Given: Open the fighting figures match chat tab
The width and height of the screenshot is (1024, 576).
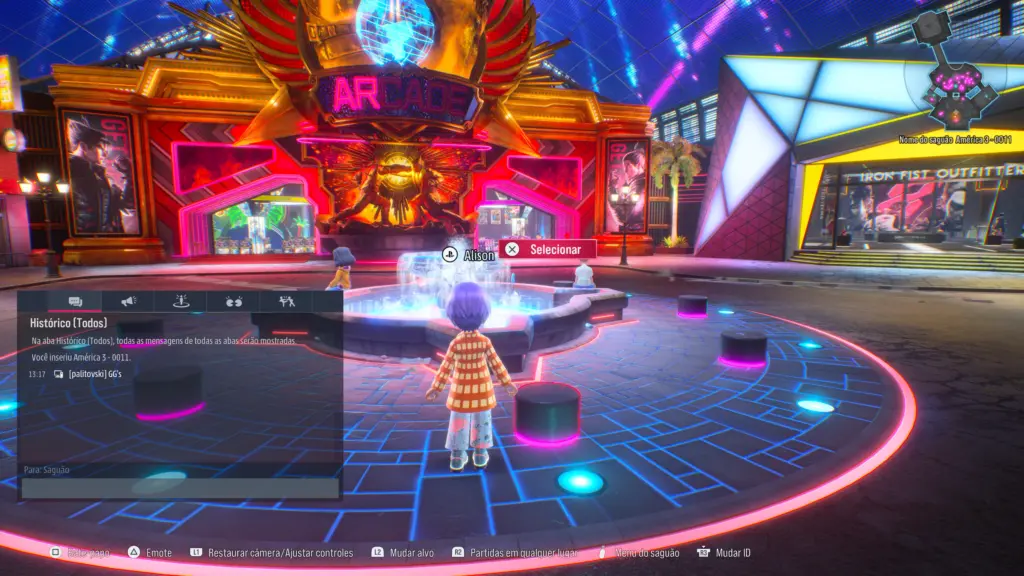Looking at the screenshot, I should [287, 301].
